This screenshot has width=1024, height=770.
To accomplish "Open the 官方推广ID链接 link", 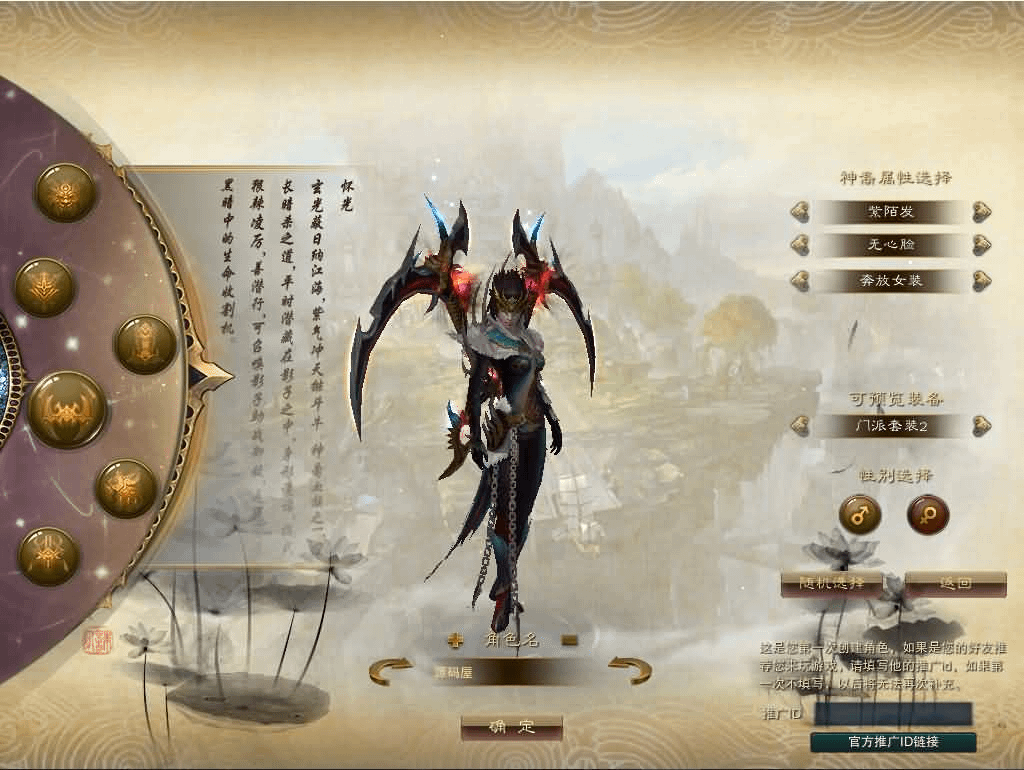I will click(x=893, y=742).
